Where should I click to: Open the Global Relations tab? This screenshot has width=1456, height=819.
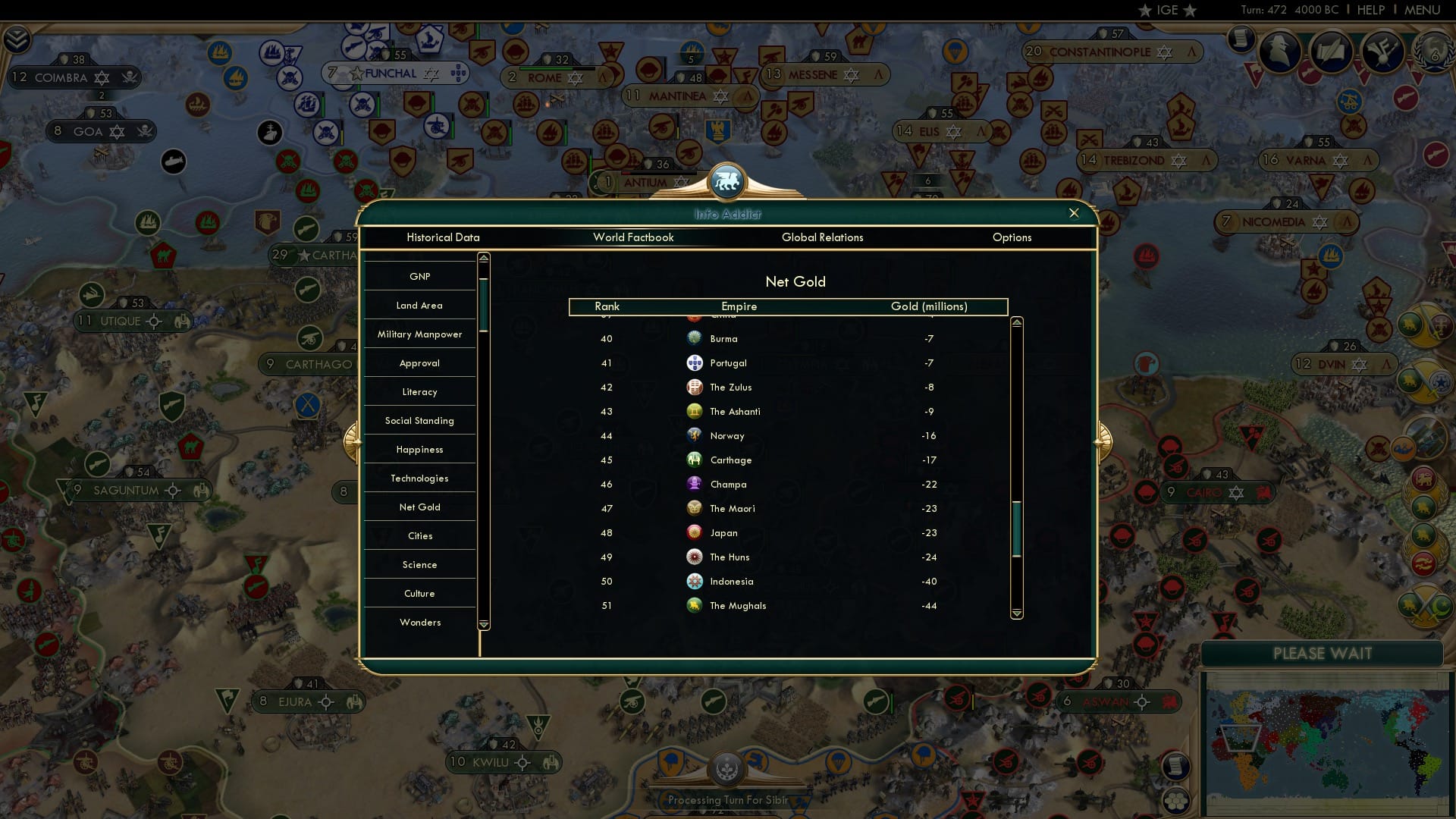click(823, 237)
